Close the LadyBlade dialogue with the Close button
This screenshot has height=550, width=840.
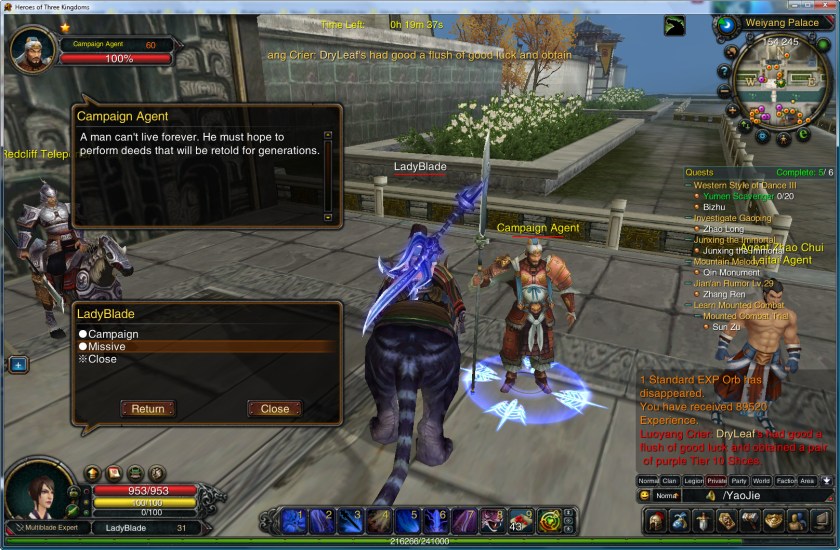coord(274,408)
